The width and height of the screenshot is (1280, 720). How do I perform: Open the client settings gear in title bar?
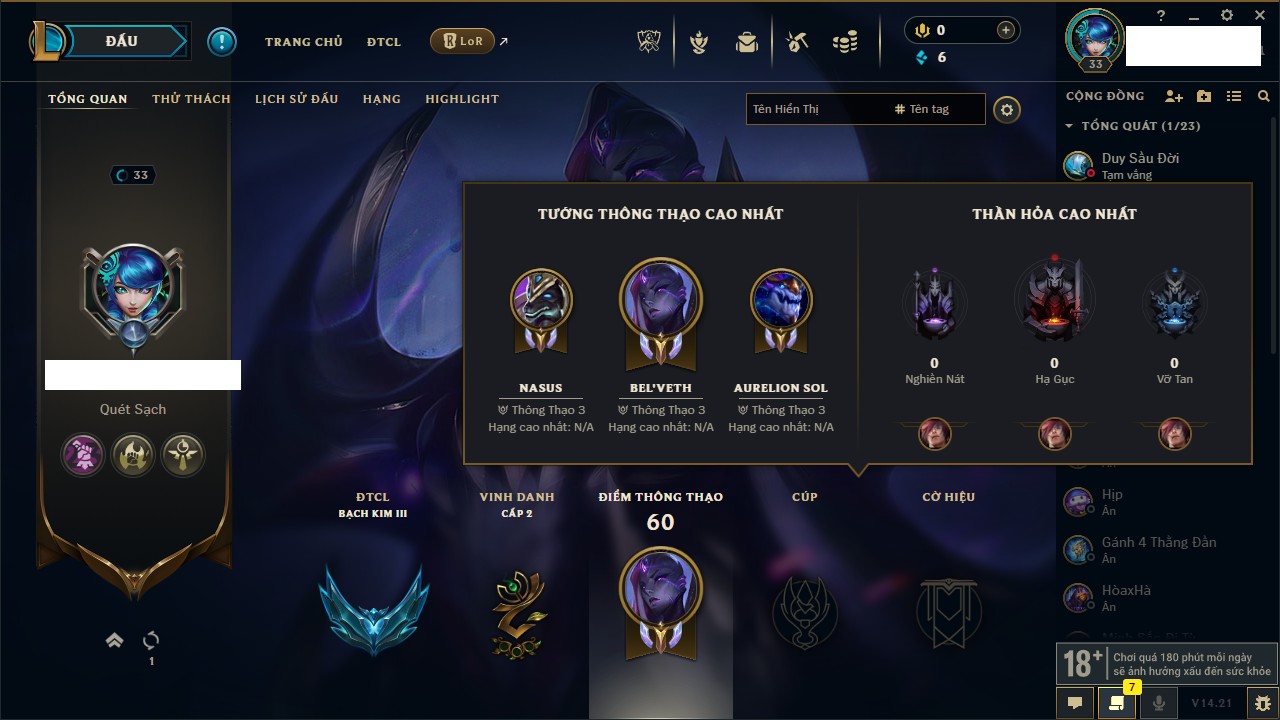click(x=1226, y=15)
